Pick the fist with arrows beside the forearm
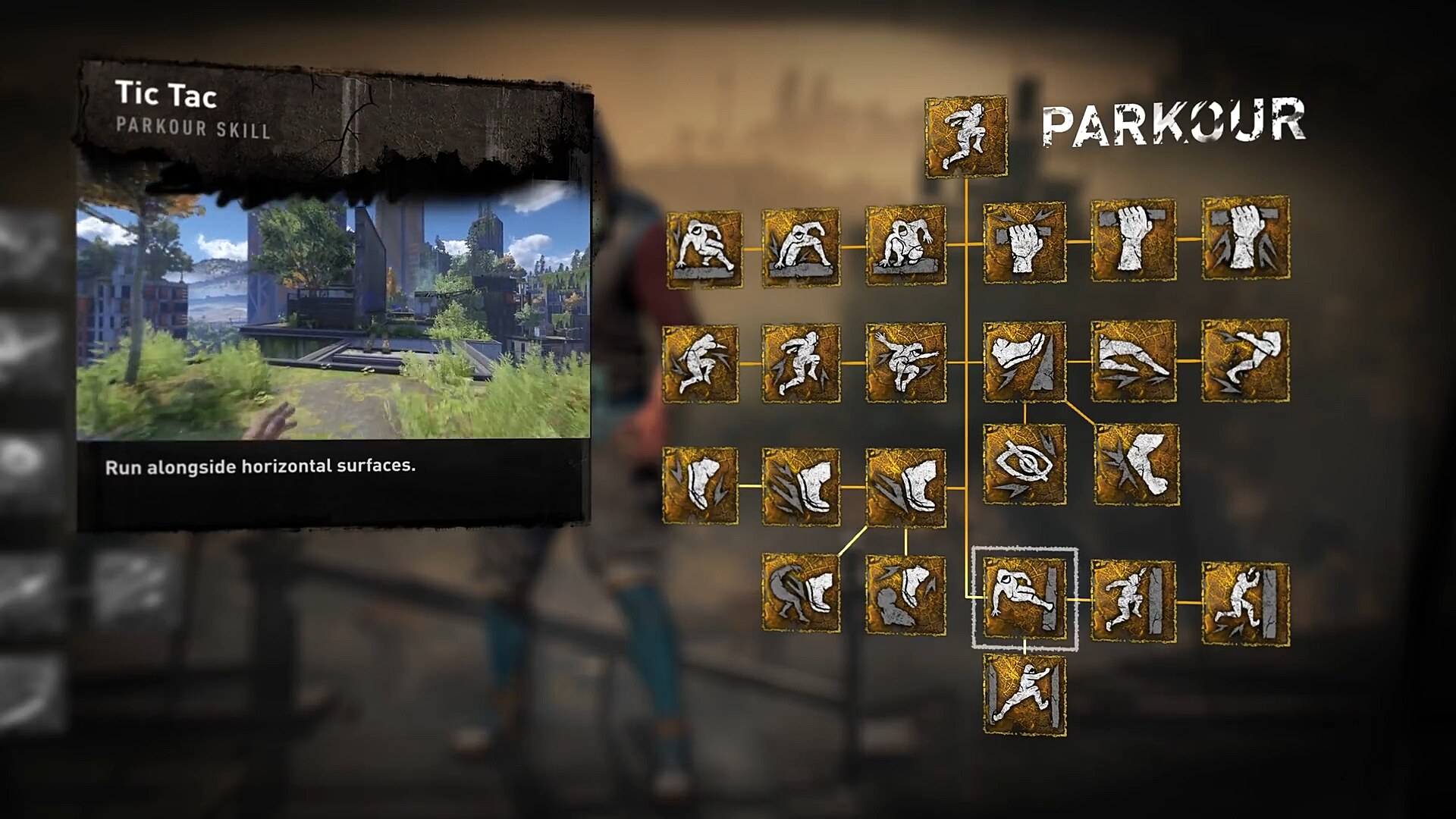The width and height of the screenshot is (1456, 819). (1245, 238)
